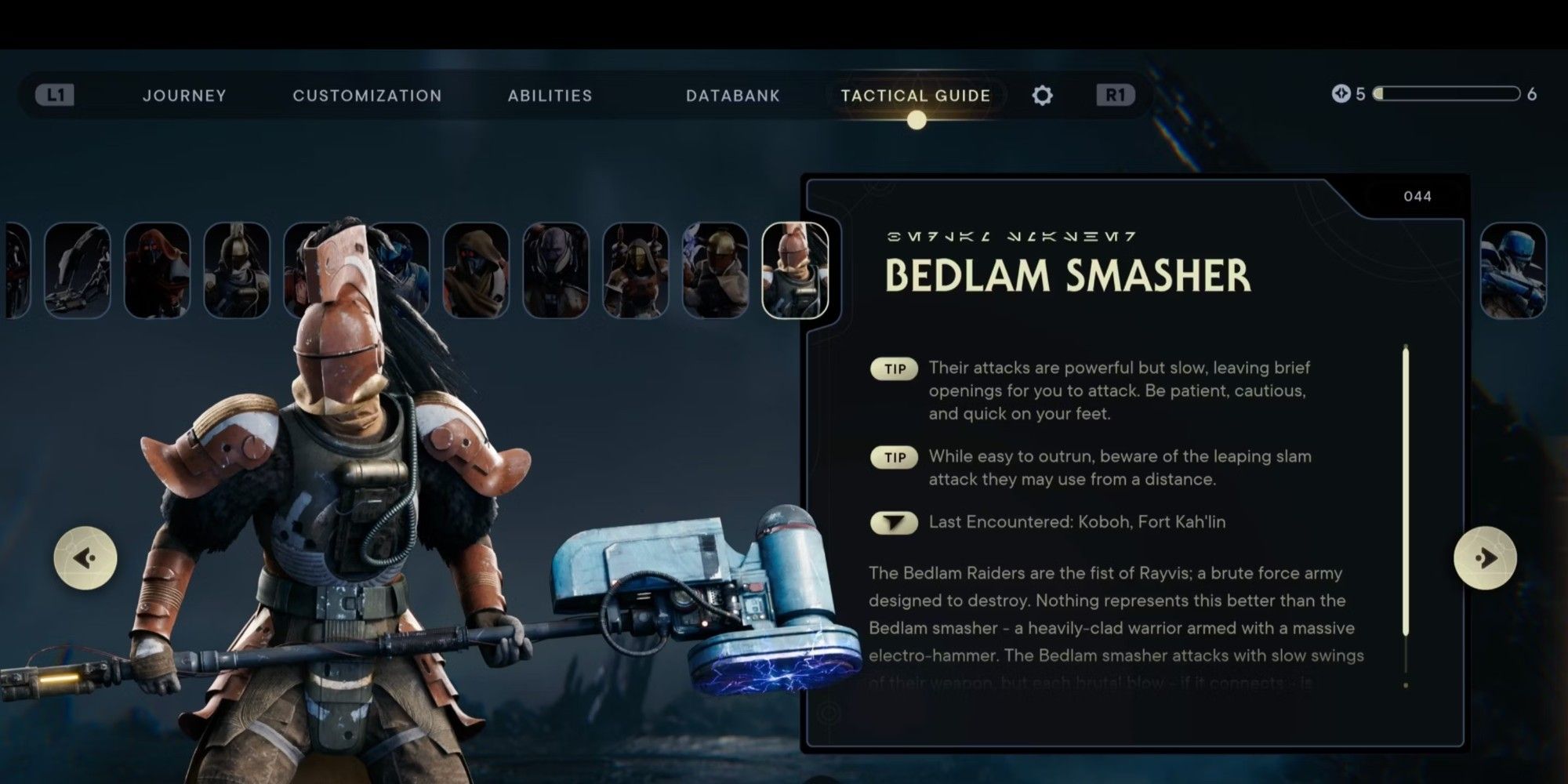Image resolution: width=1568 pixels, height=784 pixels.
Task: Open the Databank tab
Action: (x=732, y=95)
